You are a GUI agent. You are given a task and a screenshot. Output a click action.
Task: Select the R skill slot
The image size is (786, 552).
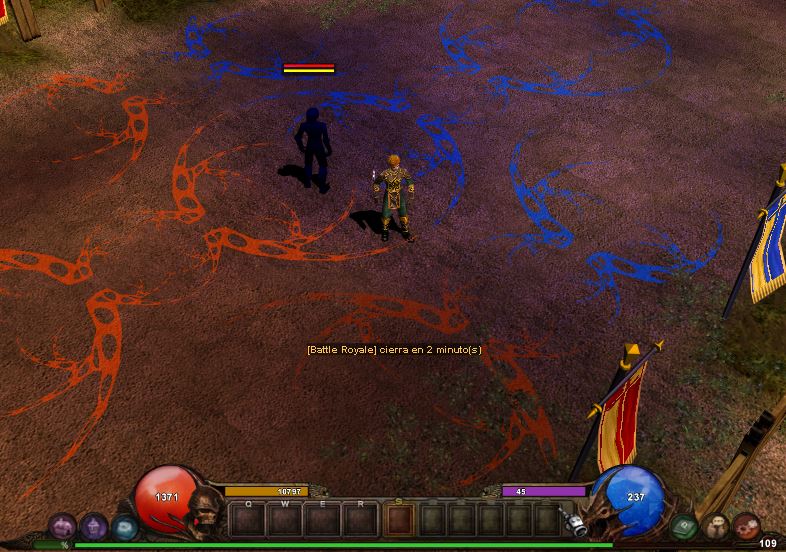pyautogui.click(x=361, y=519)
